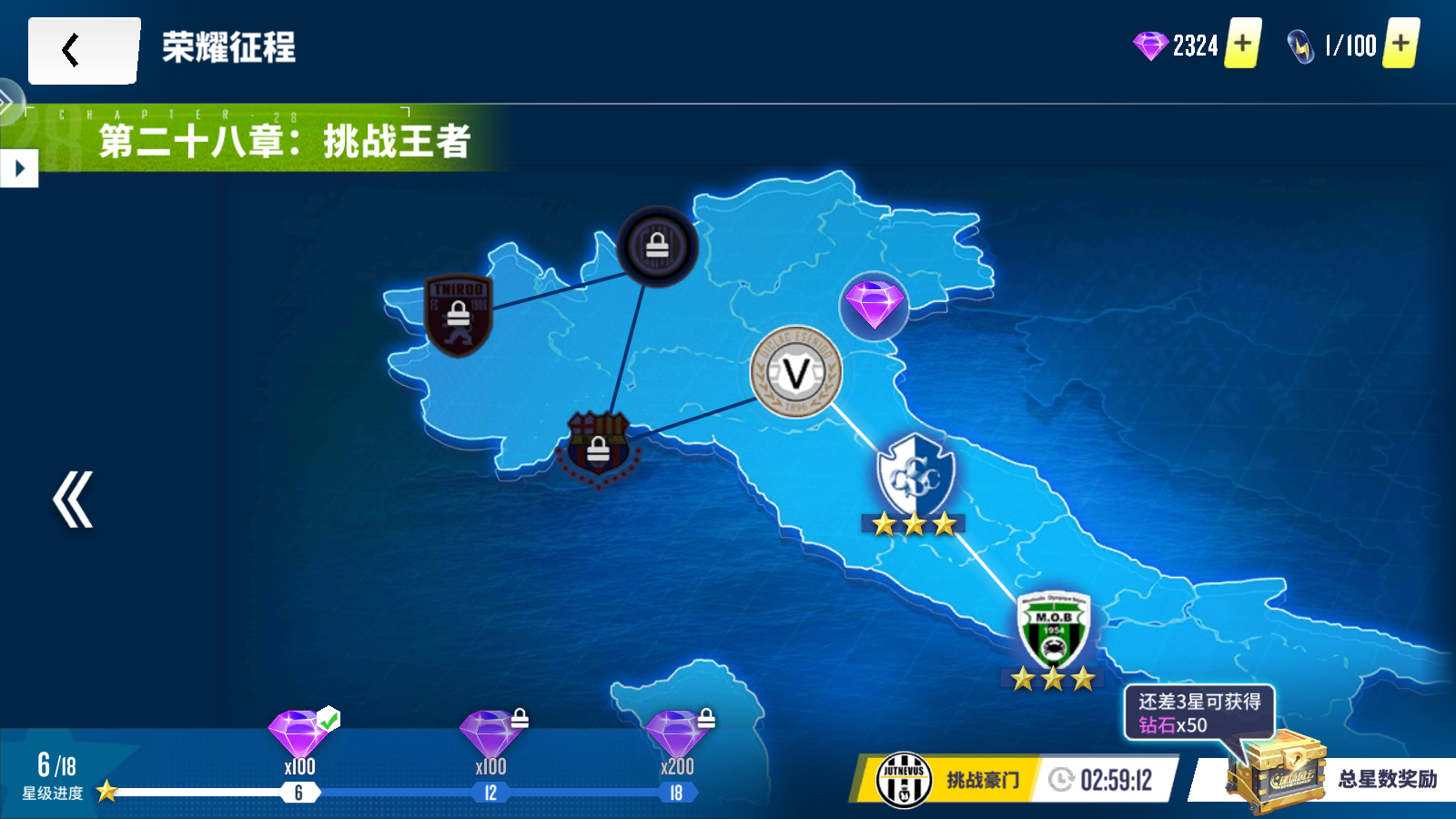Select the locked TNIROO club stage
The image size is (1456, 819).
tap(458, 315)
